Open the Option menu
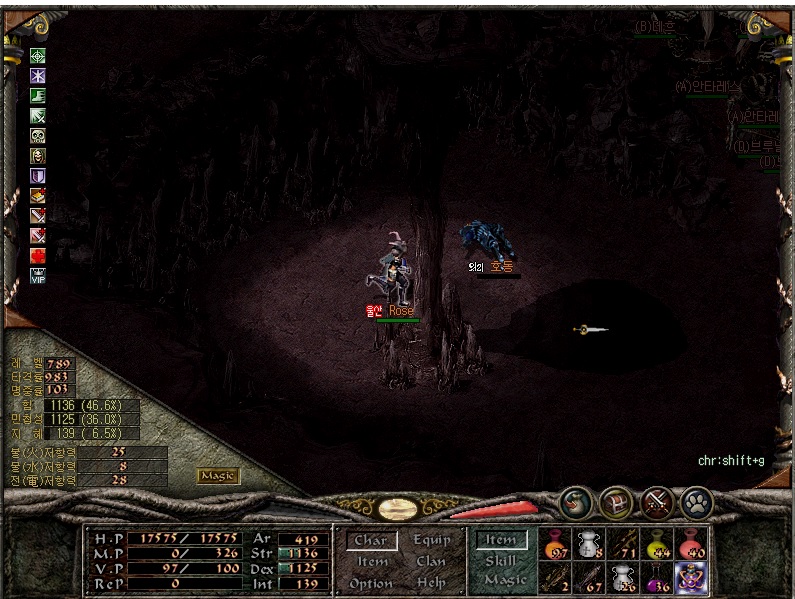Viewport: 795px width, 599px height. 370,583
